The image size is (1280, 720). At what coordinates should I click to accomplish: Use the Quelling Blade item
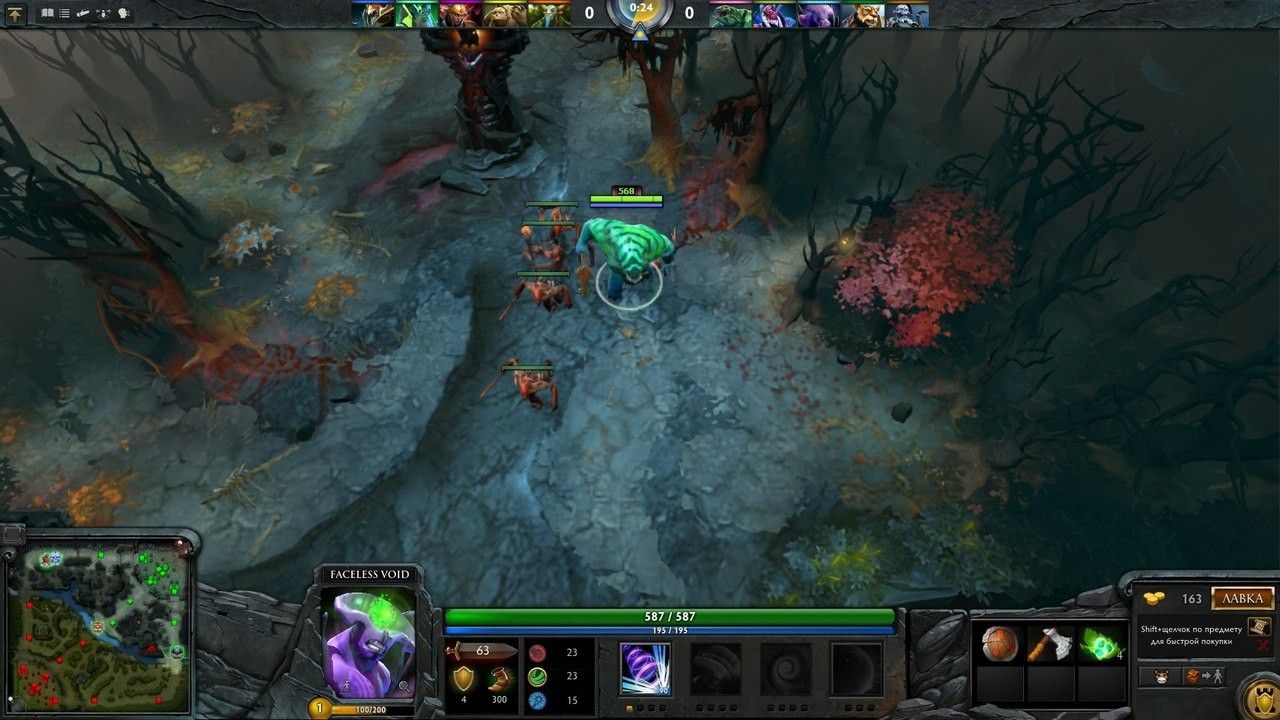[x=1050, y=645]
